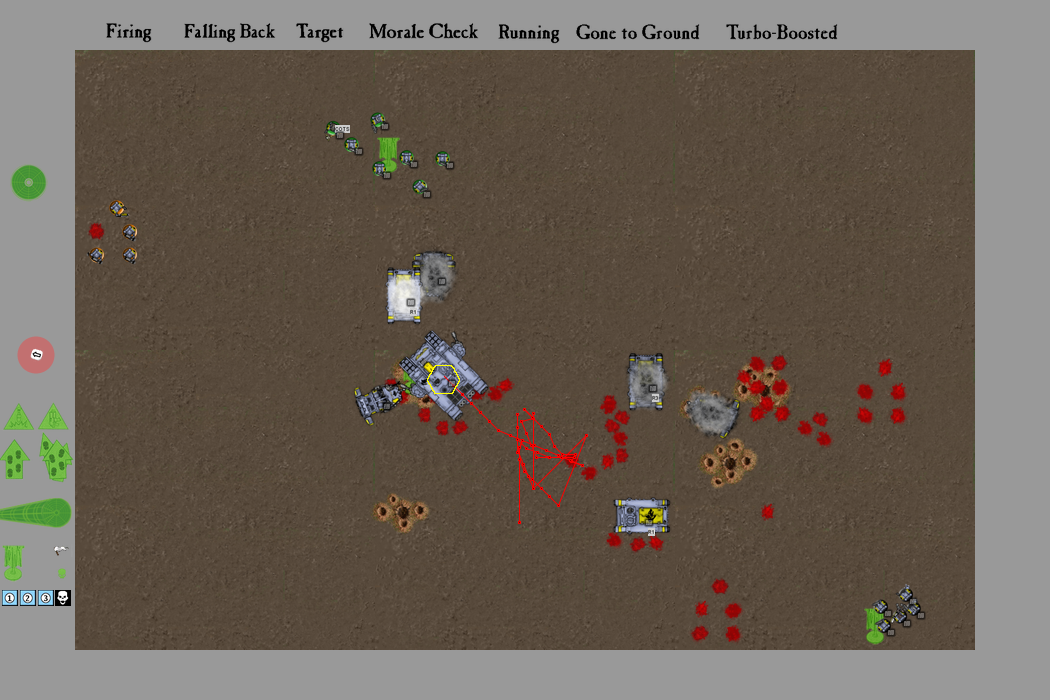Apply the Morale Check marker
The width and height of the screenshot is (1050, 700).
423,32
